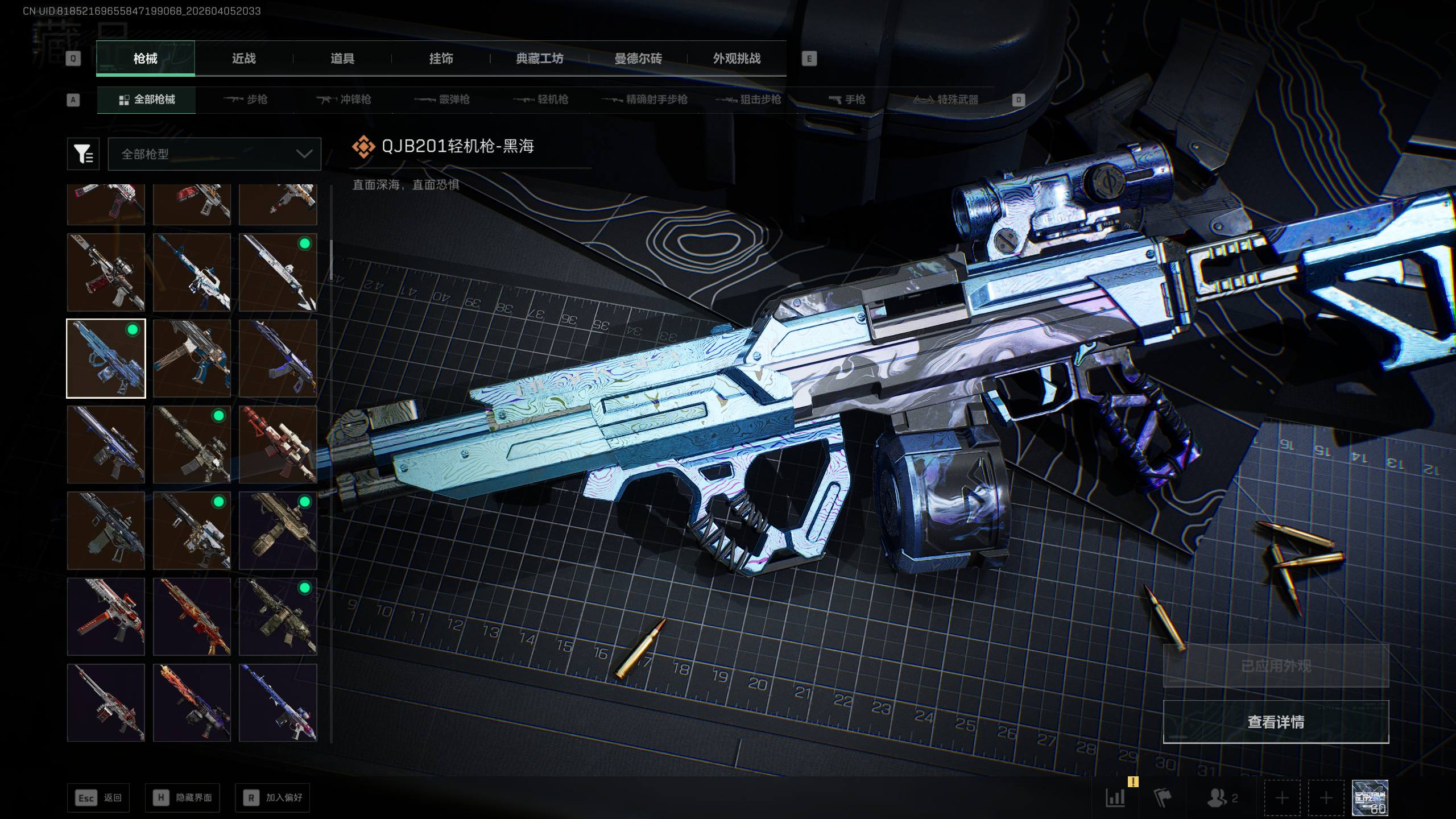Open the 外观挑战 tab
Viewport: 1456px width, 819px height.
(737, 59)
